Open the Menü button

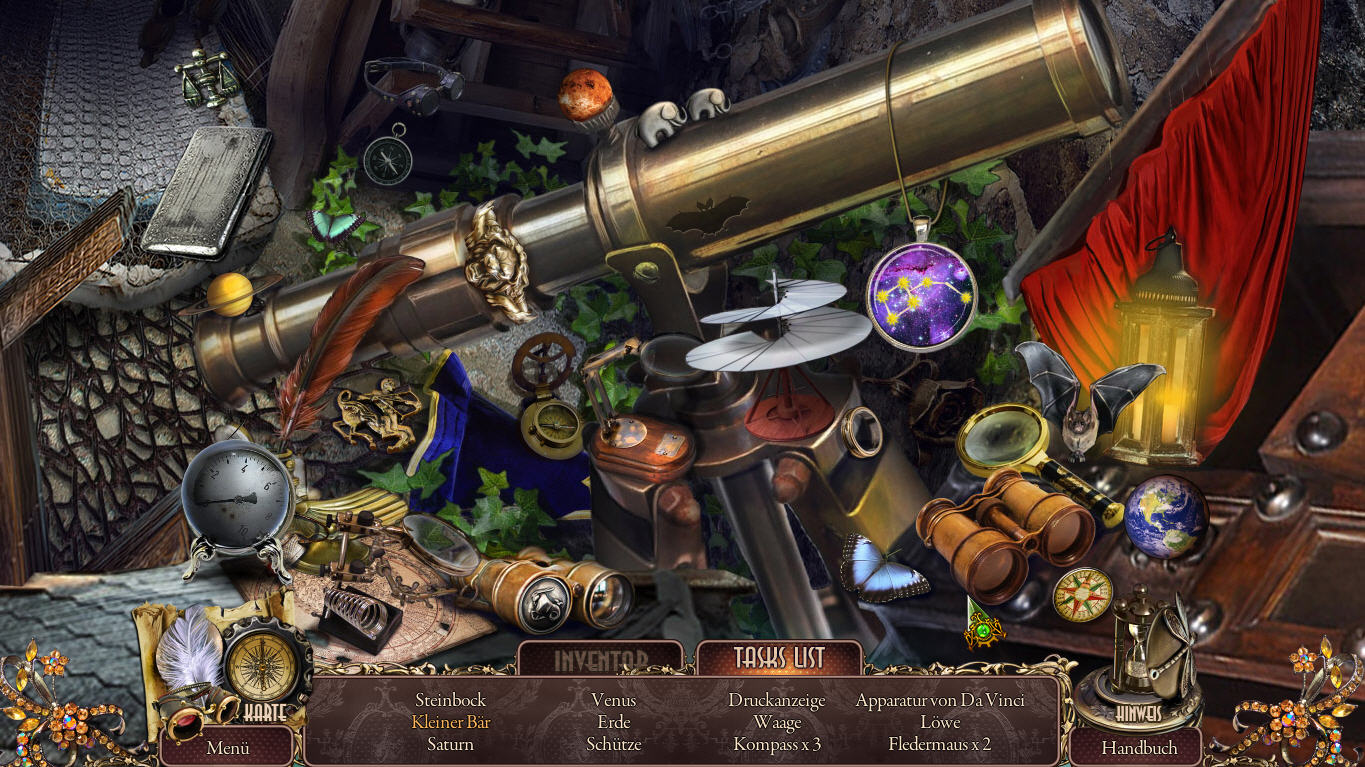pos(227,747)
